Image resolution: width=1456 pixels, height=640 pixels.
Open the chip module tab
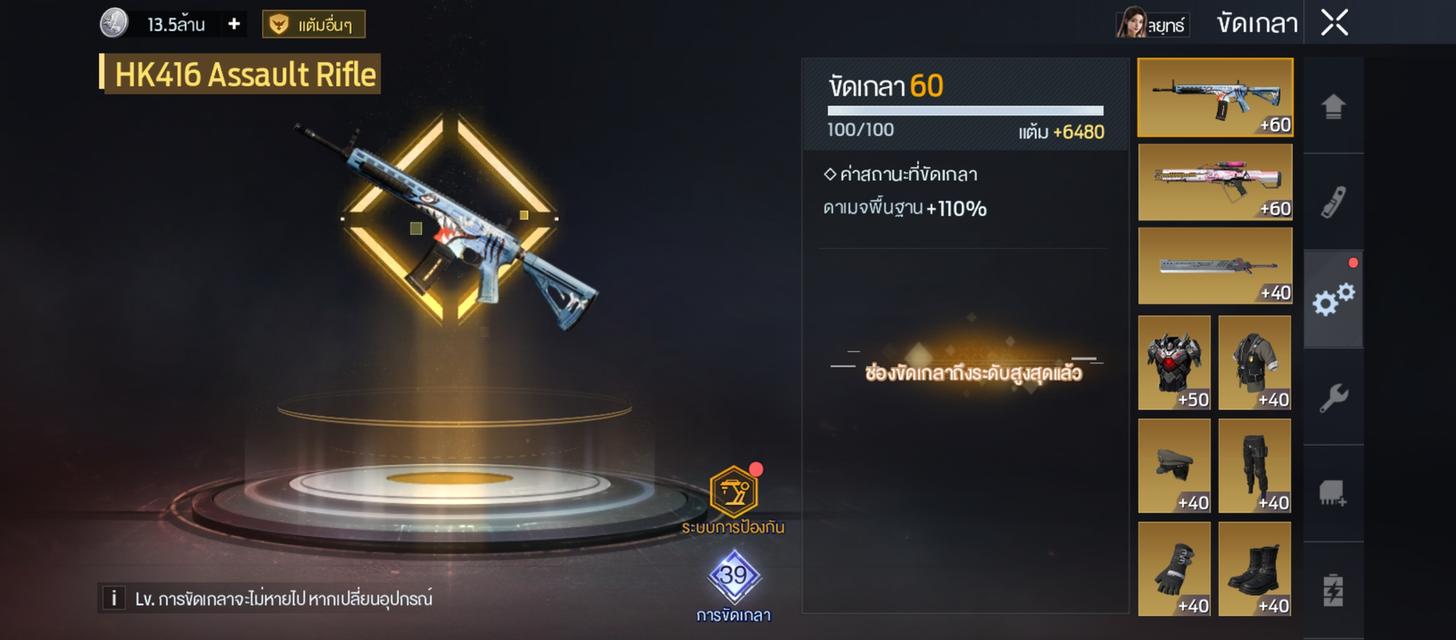click(x=1333, y=493)
